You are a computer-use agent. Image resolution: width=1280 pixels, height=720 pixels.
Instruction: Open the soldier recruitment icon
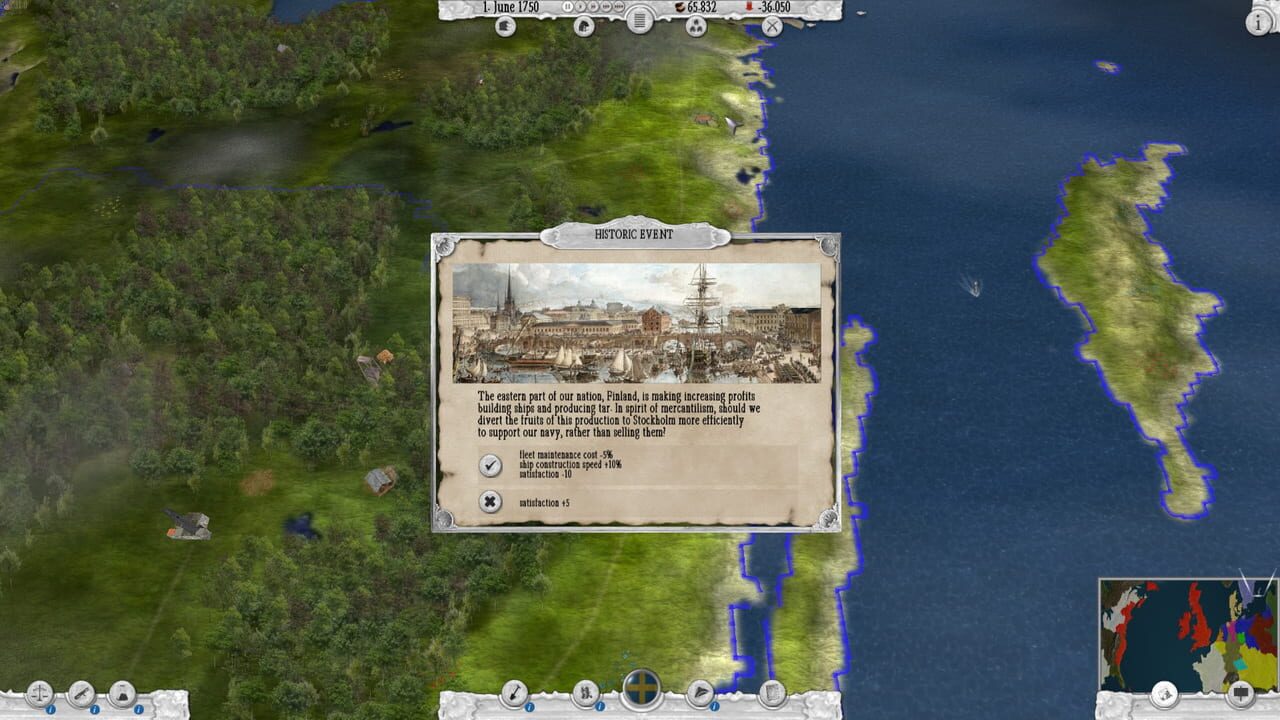pyautogui.click(x=585, y=690)
